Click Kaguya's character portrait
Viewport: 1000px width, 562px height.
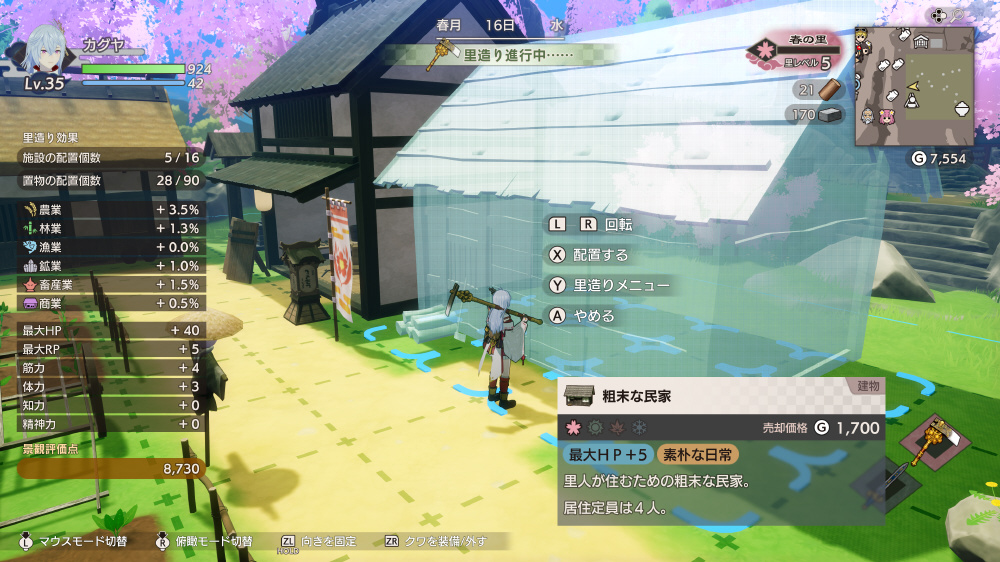pos(45,54)
